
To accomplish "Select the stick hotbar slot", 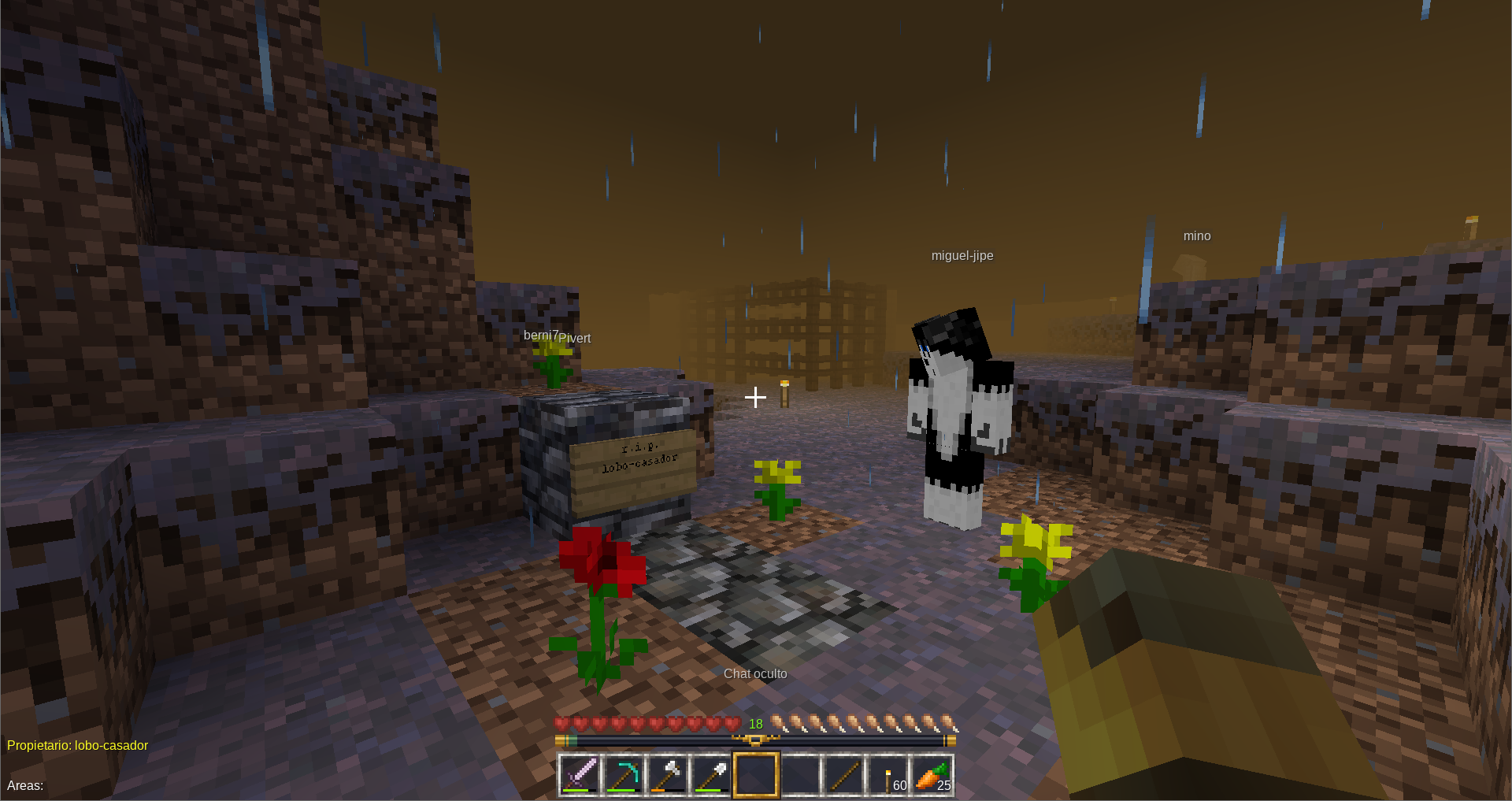I will click(x=844, y=774).
